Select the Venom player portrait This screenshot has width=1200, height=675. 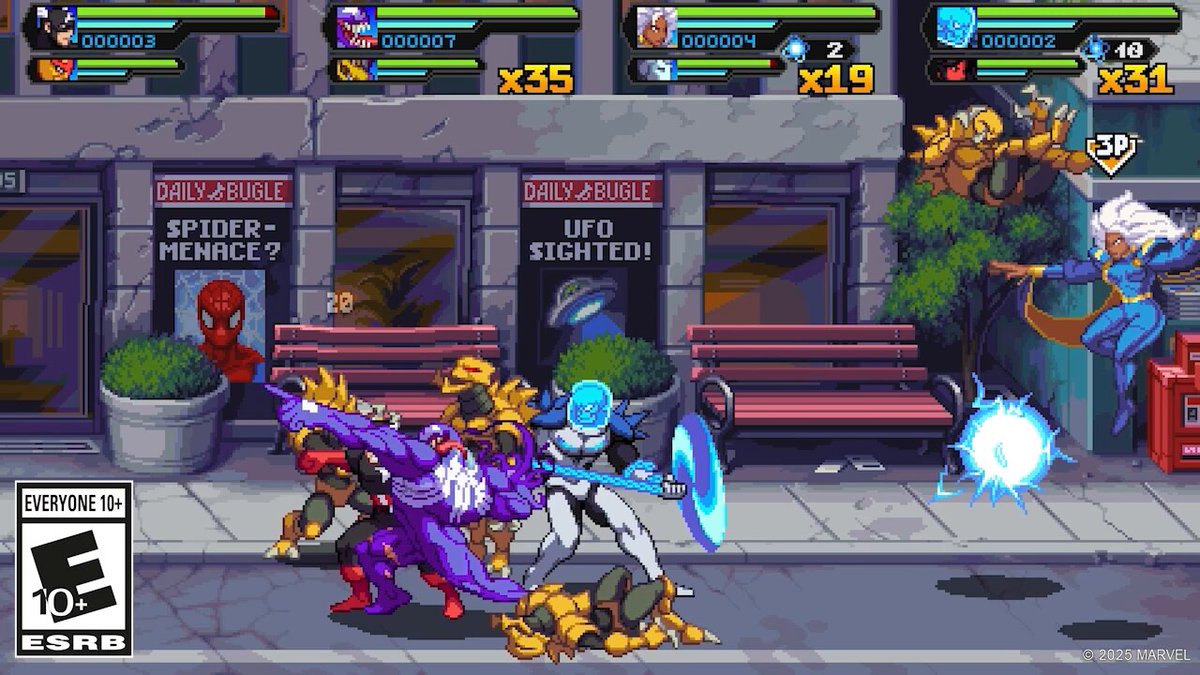pyautogui.click(x=352, y=26)
